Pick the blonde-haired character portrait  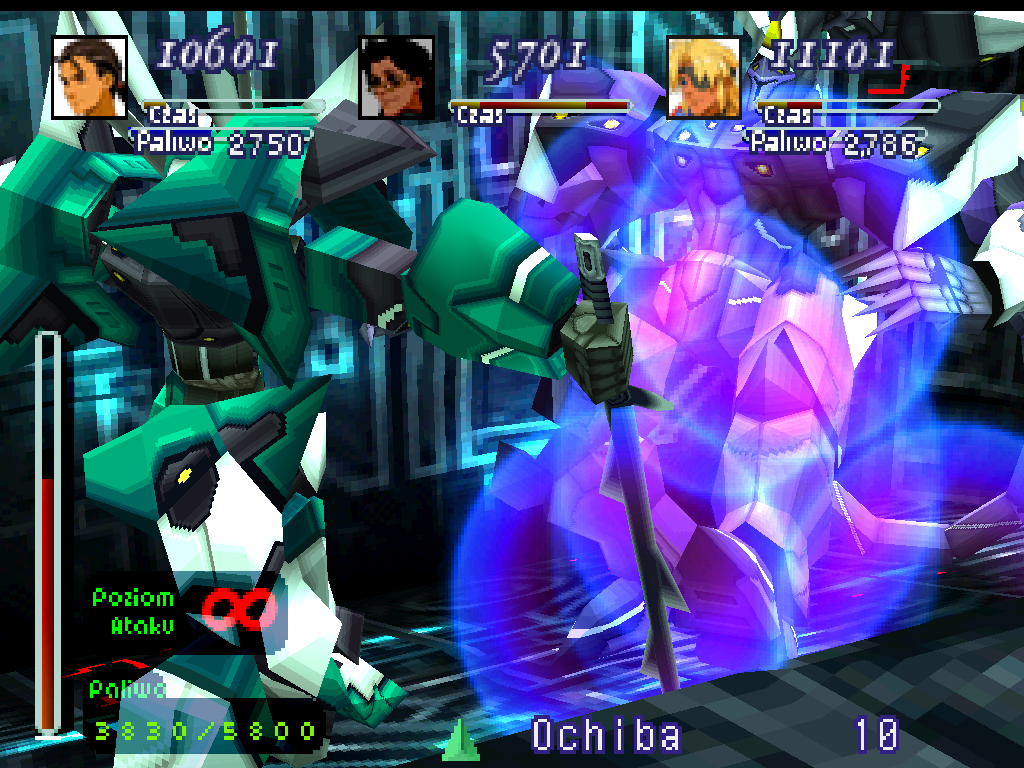[x=704, y=78]
